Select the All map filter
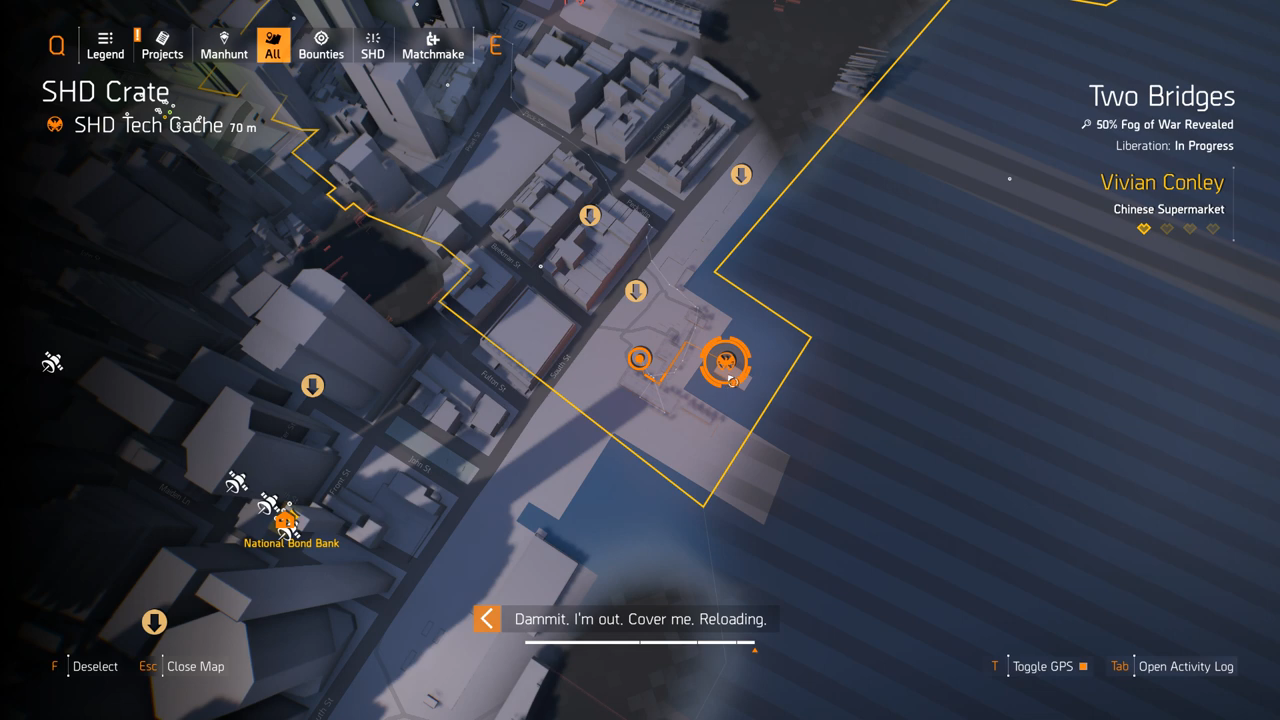Screen dimensions: 1280x720 (x=273, y=45)
